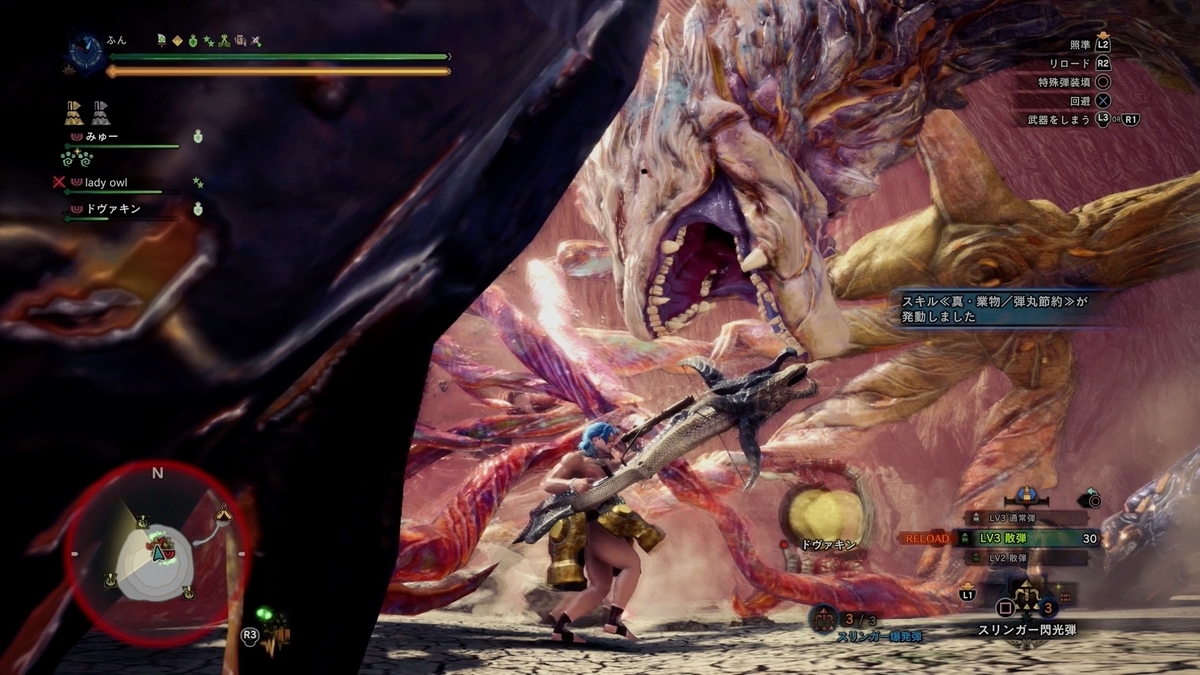The height and width of the screenshot is (675, 1200).
Task: Click the orange diamond status buff icon
Action: (177, 41)
